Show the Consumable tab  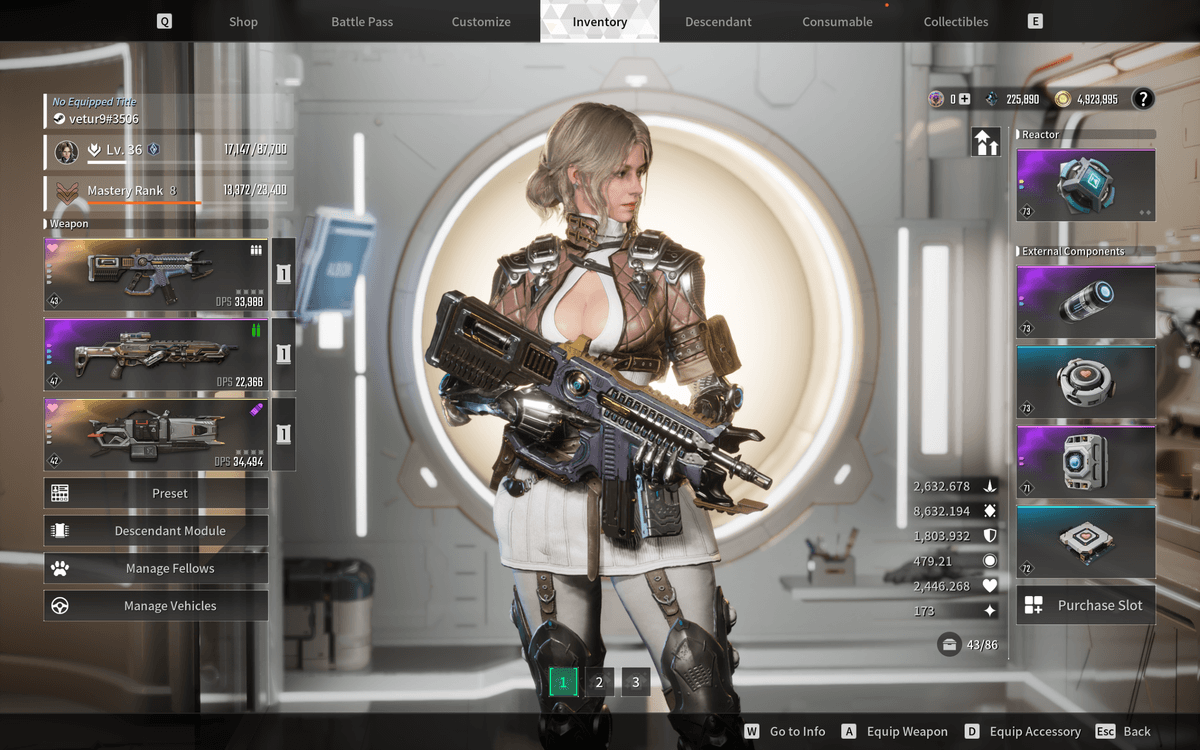coord(837,21)
